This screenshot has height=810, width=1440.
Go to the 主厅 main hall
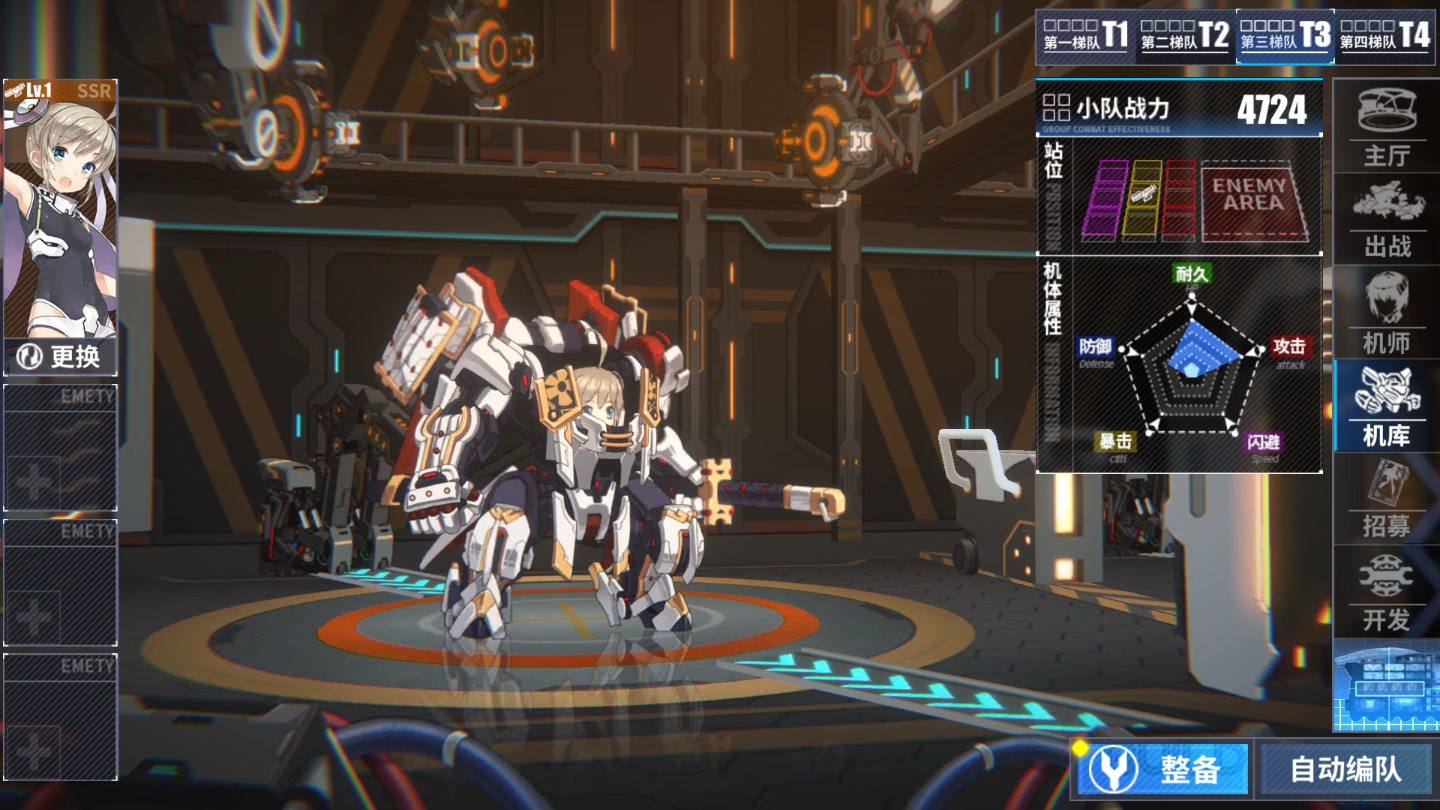coord(1386,127)
